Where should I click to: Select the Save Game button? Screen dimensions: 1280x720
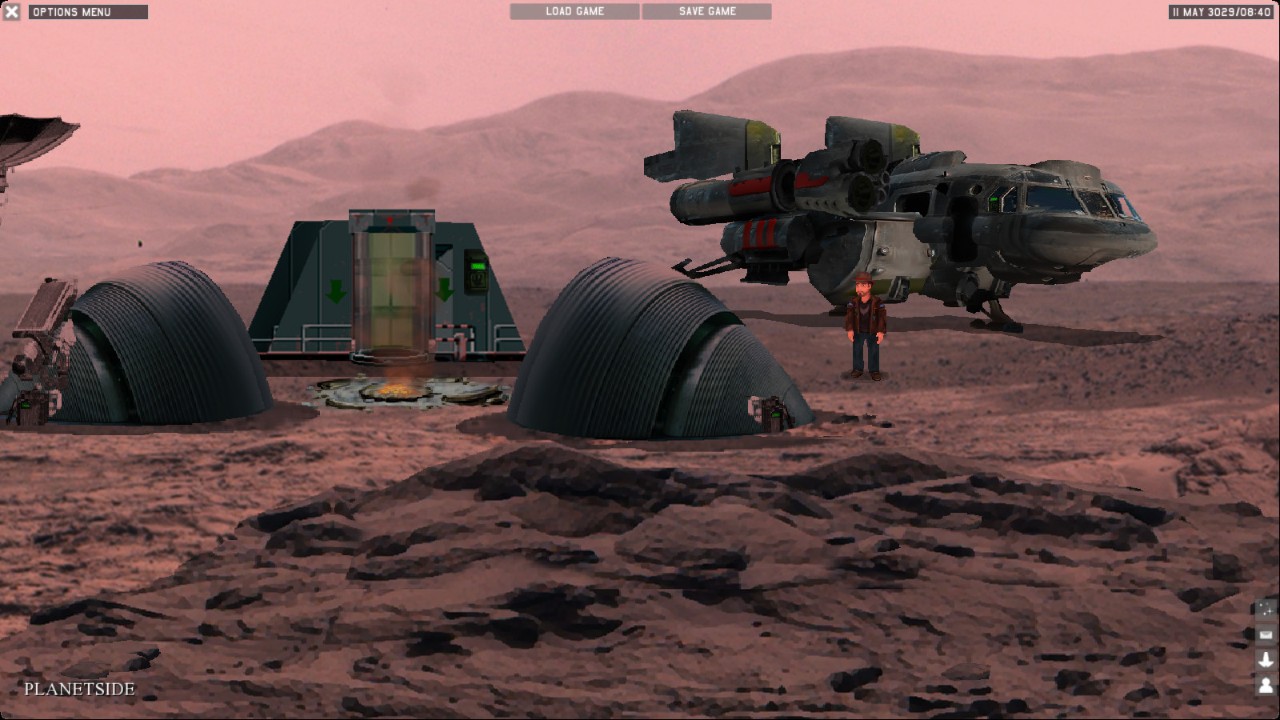tap(707, 11)
